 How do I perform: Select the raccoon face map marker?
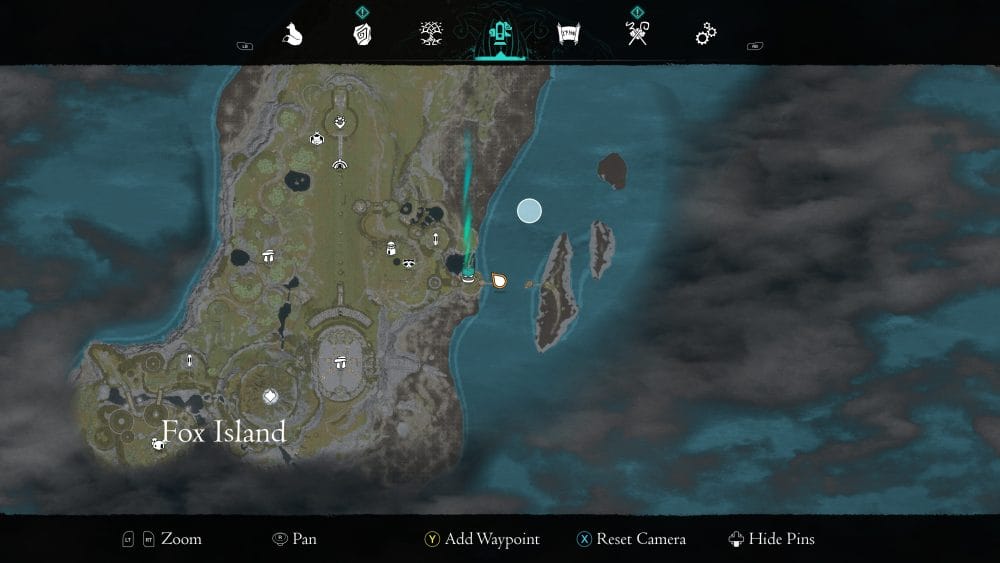pyautogui.click(x=409, y=263)
